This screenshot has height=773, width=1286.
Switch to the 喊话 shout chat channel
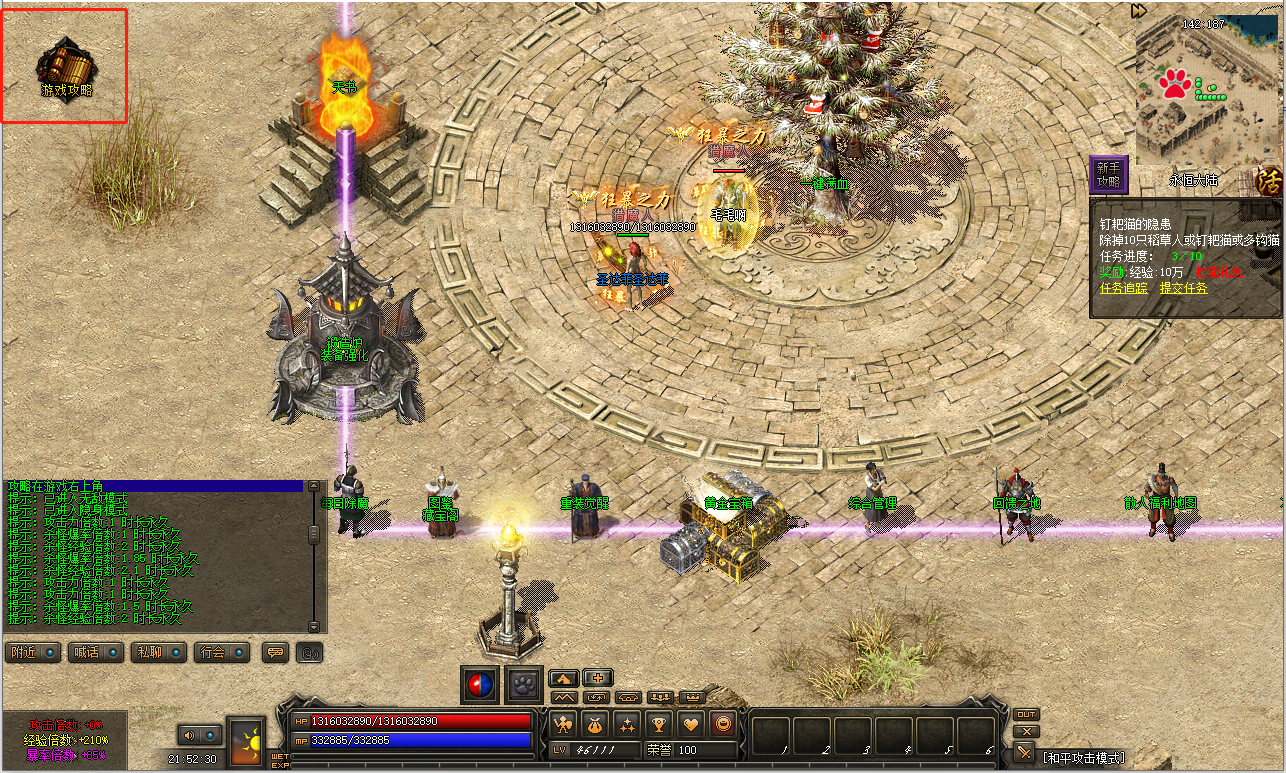(x=97, y=652)
